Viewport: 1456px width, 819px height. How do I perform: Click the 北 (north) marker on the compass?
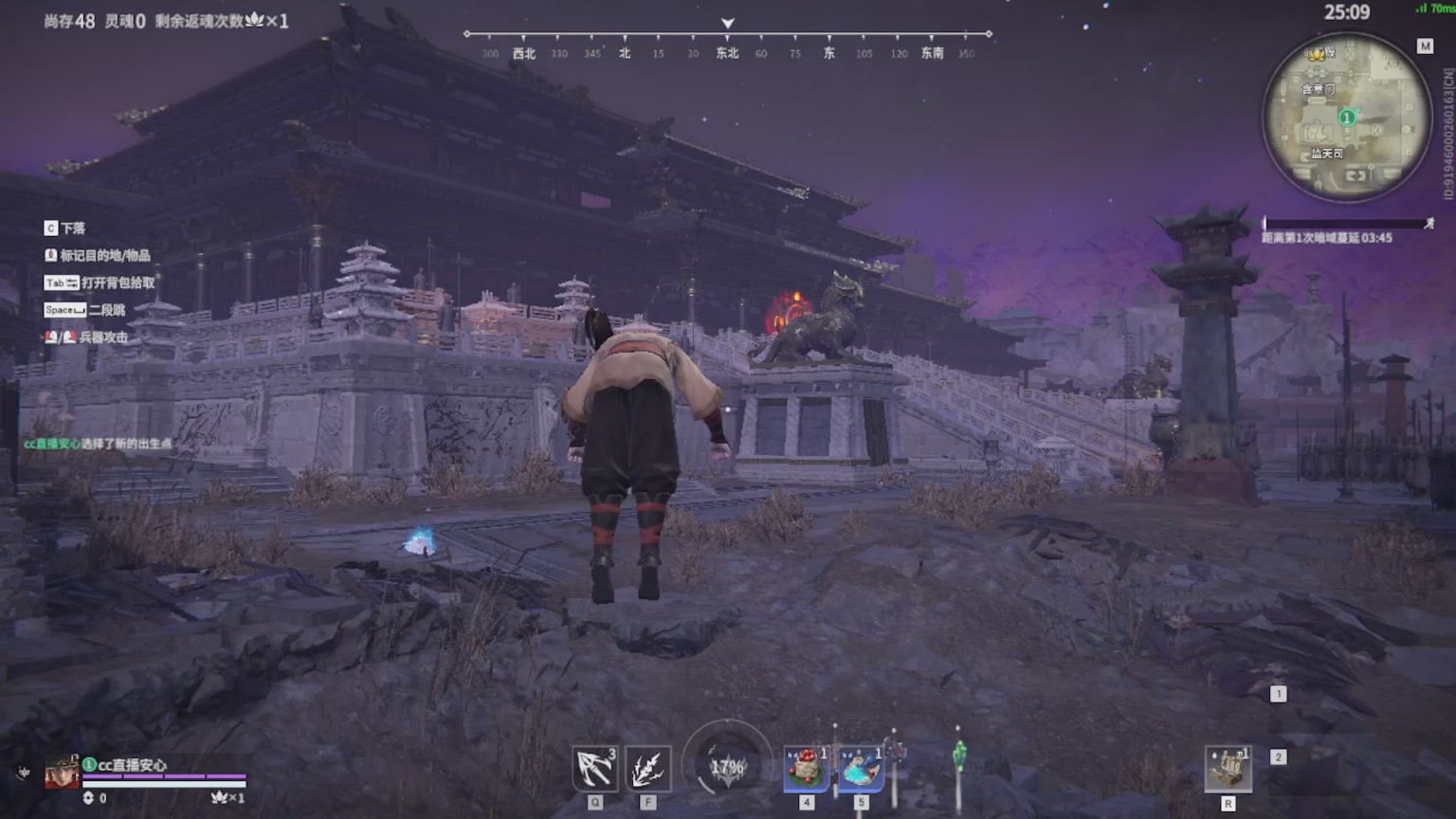click(x=625, y=53)
